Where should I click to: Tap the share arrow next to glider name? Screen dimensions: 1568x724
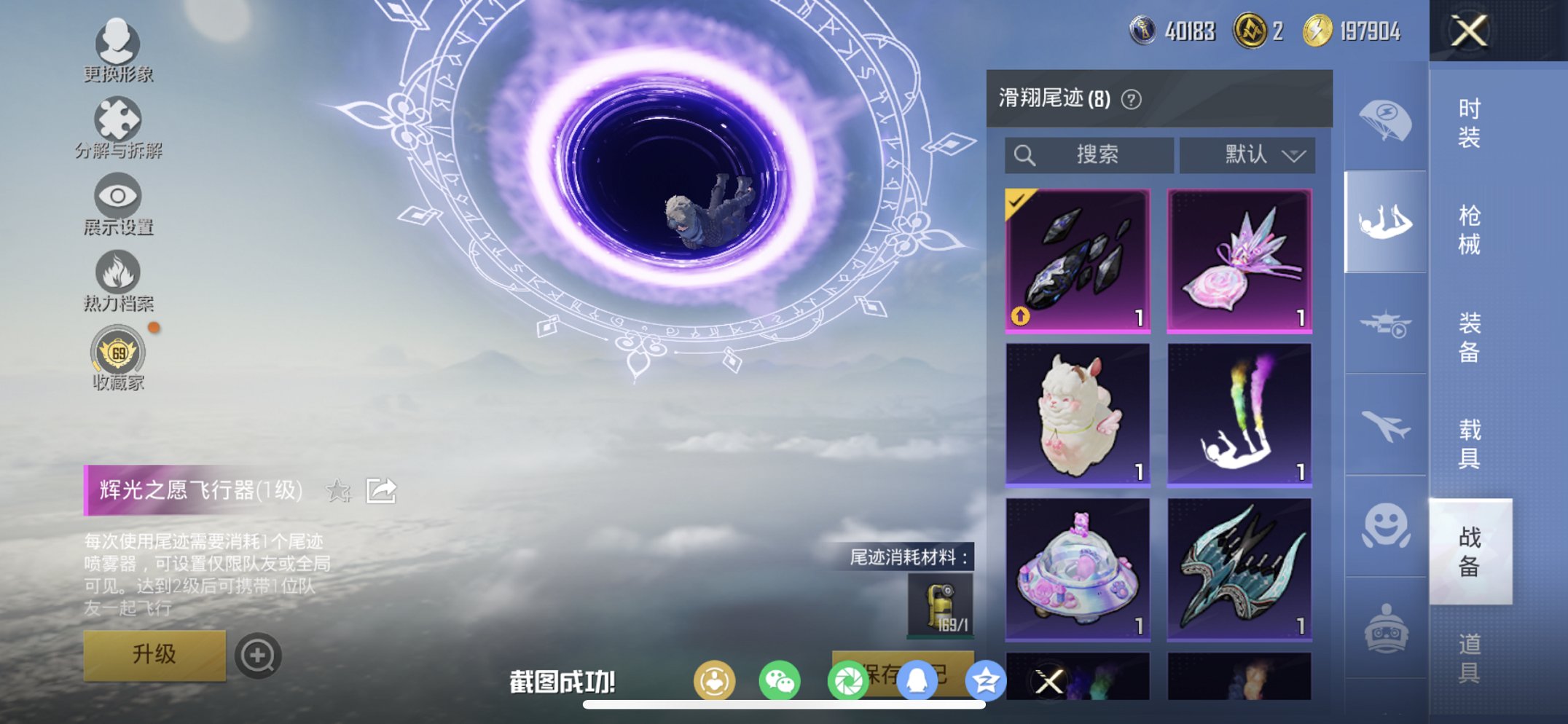(380, 491)
